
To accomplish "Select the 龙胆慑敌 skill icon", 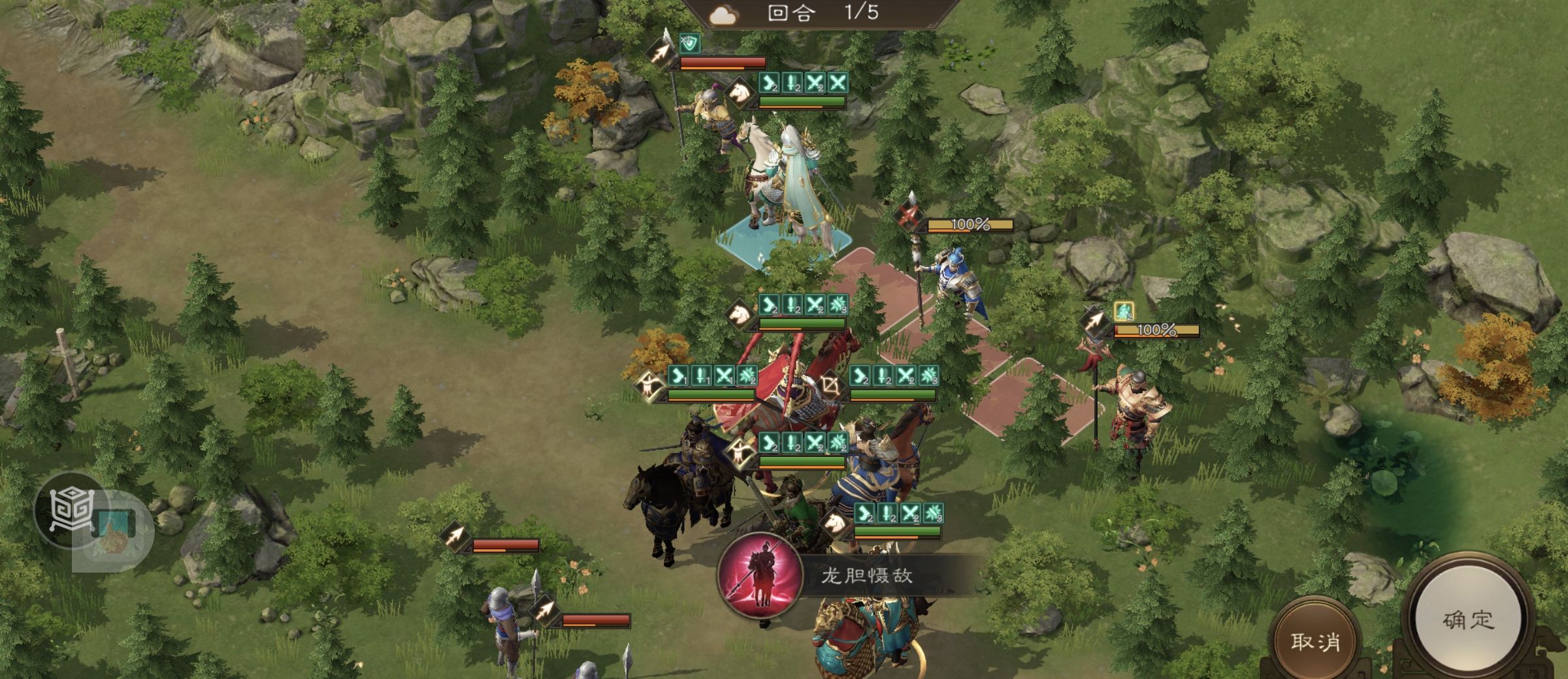I will point(759,575).
